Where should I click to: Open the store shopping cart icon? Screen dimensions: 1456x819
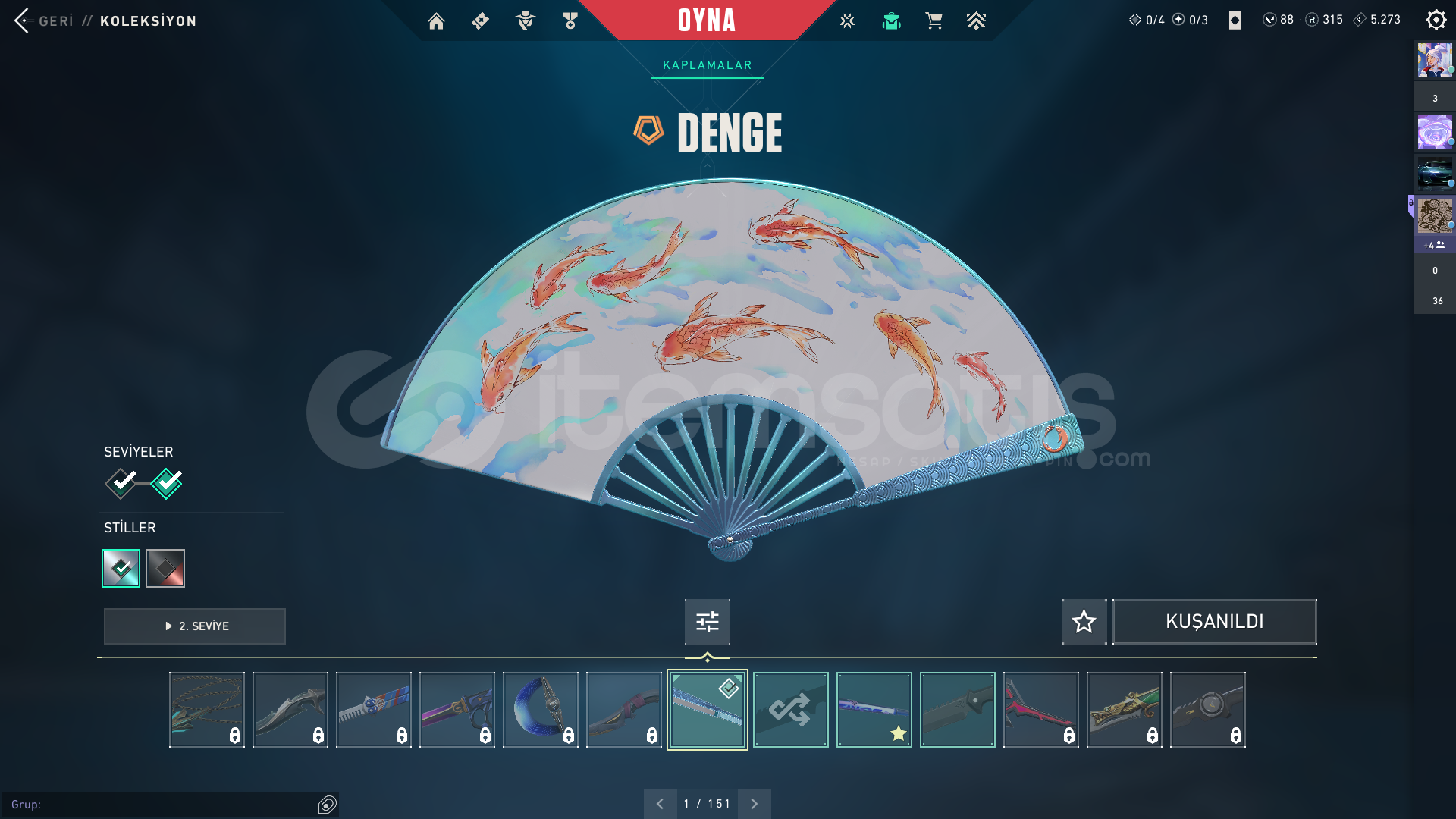(934, 21)
